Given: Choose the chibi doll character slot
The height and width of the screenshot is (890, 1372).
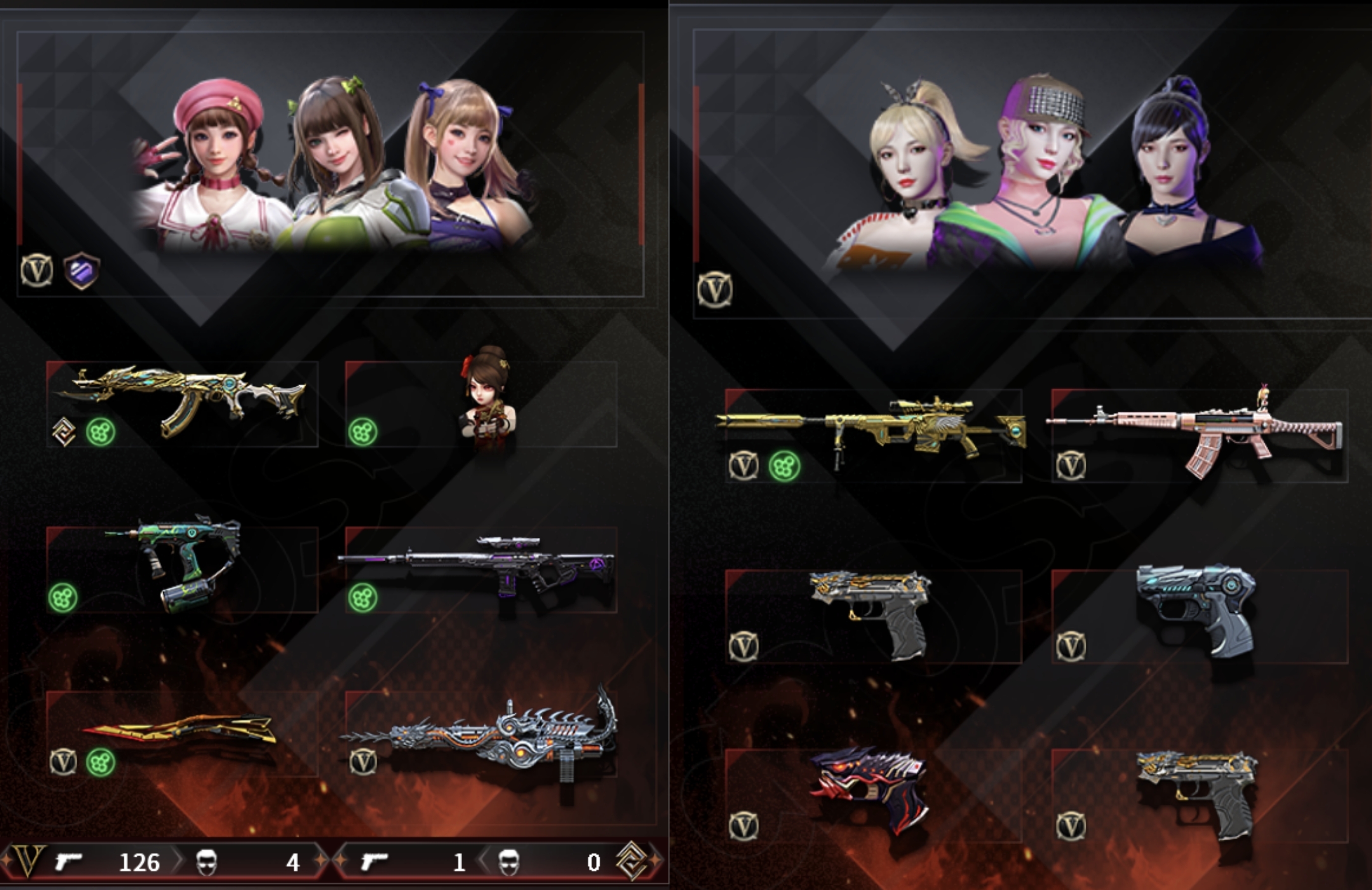Looking at the screenshot, I should [x=482, y=404].
